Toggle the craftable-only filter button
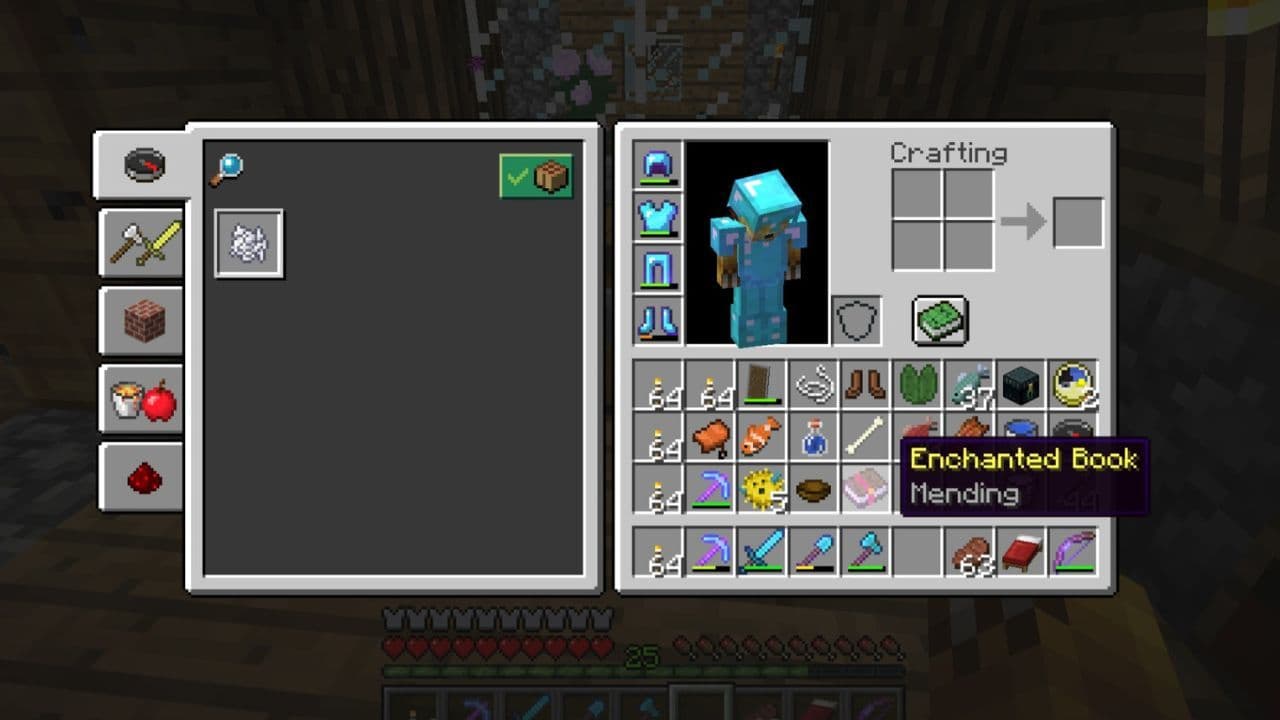 (x=537, y=177)
